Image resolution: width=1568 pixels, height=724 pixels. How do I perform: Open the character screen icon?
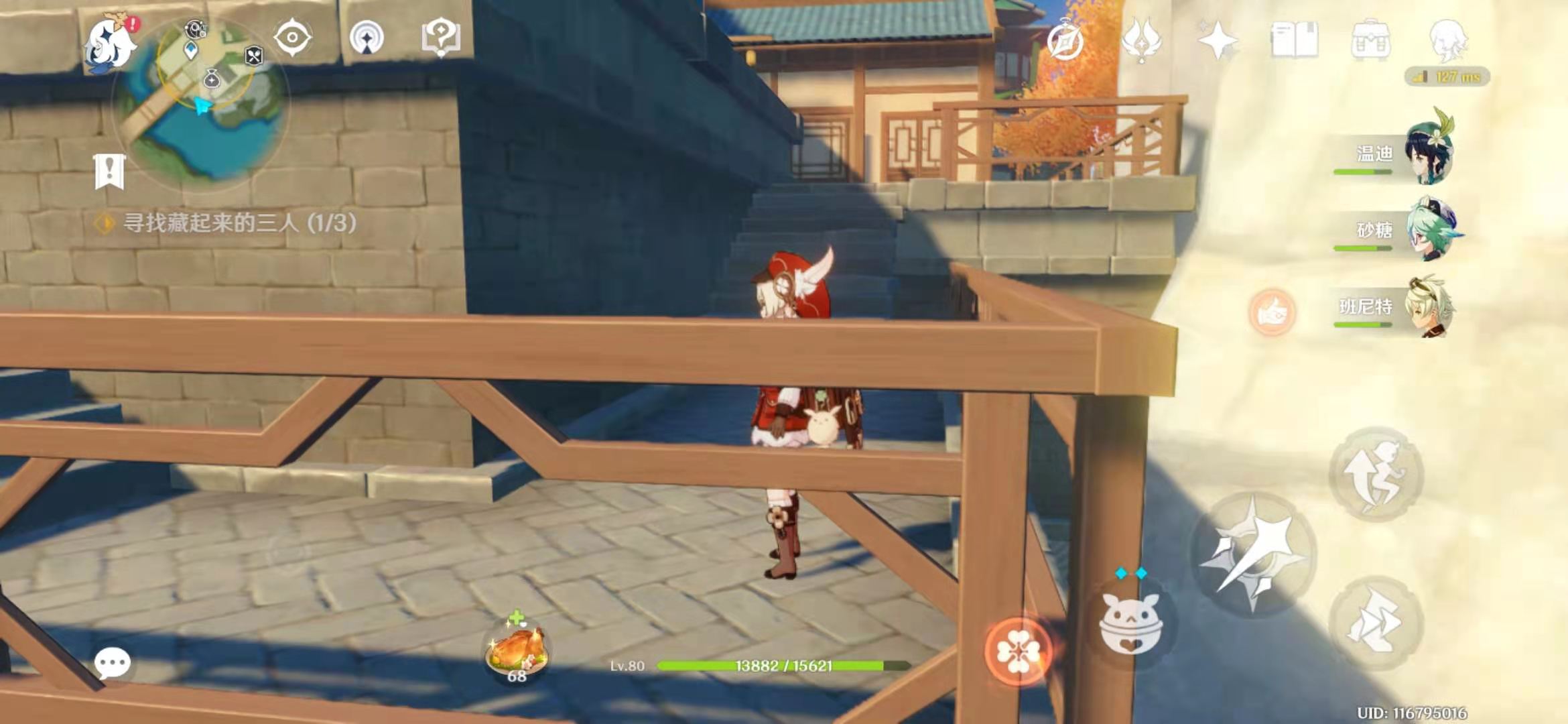1447,40
